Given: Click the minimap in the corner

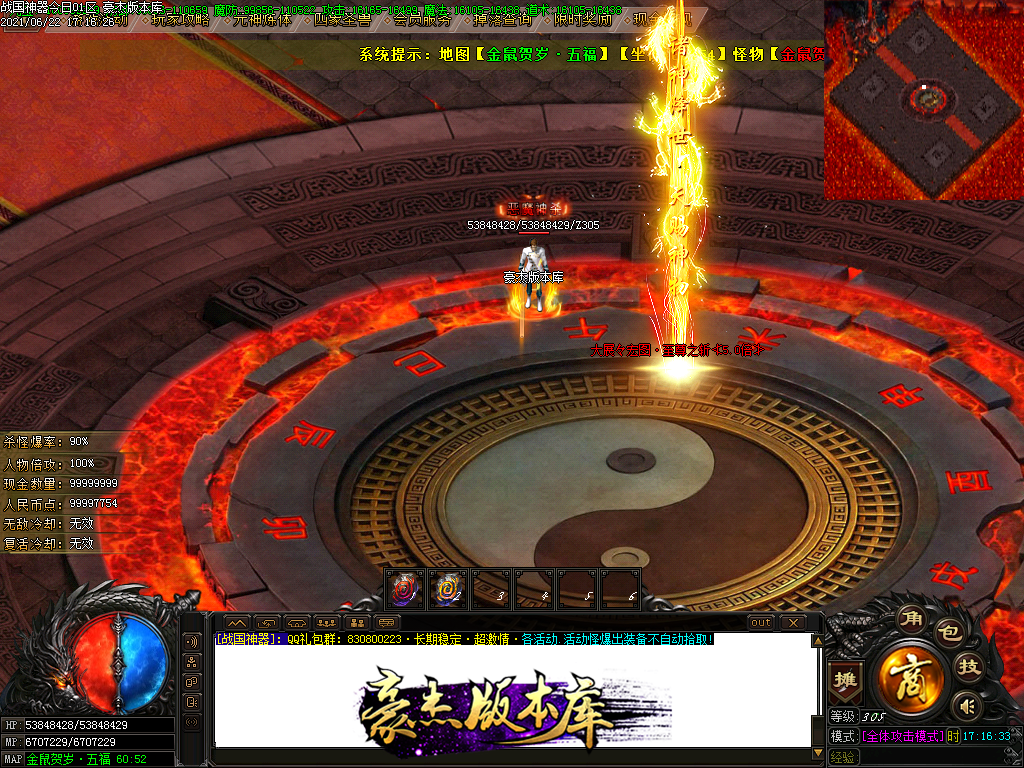Looking at the screenshot, I should tap(923, 99).
